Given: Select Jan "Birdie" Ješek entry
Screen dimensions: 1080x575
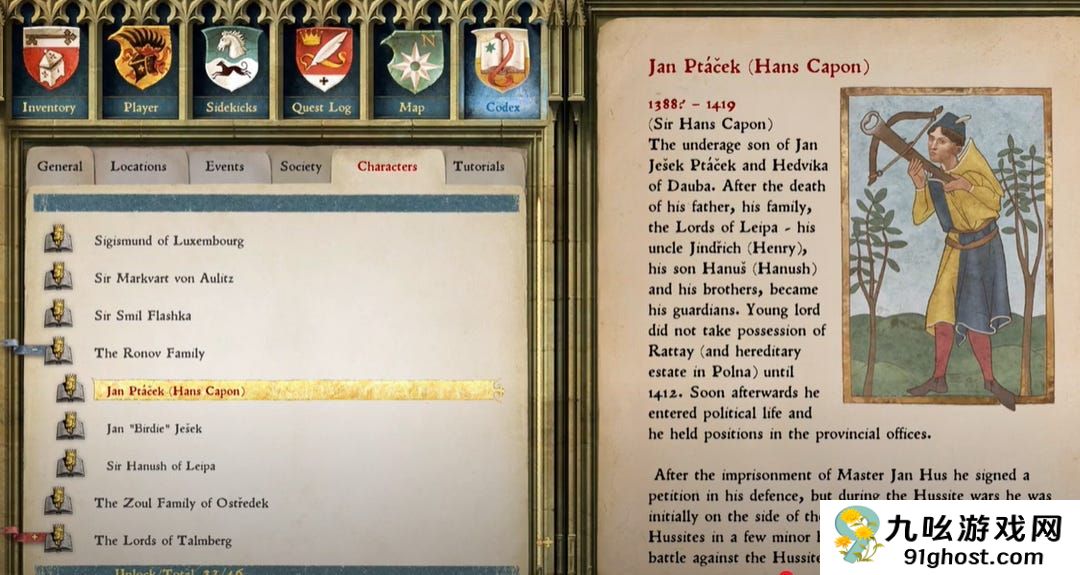Looking at the screenshot, I should tap(154, 429).
